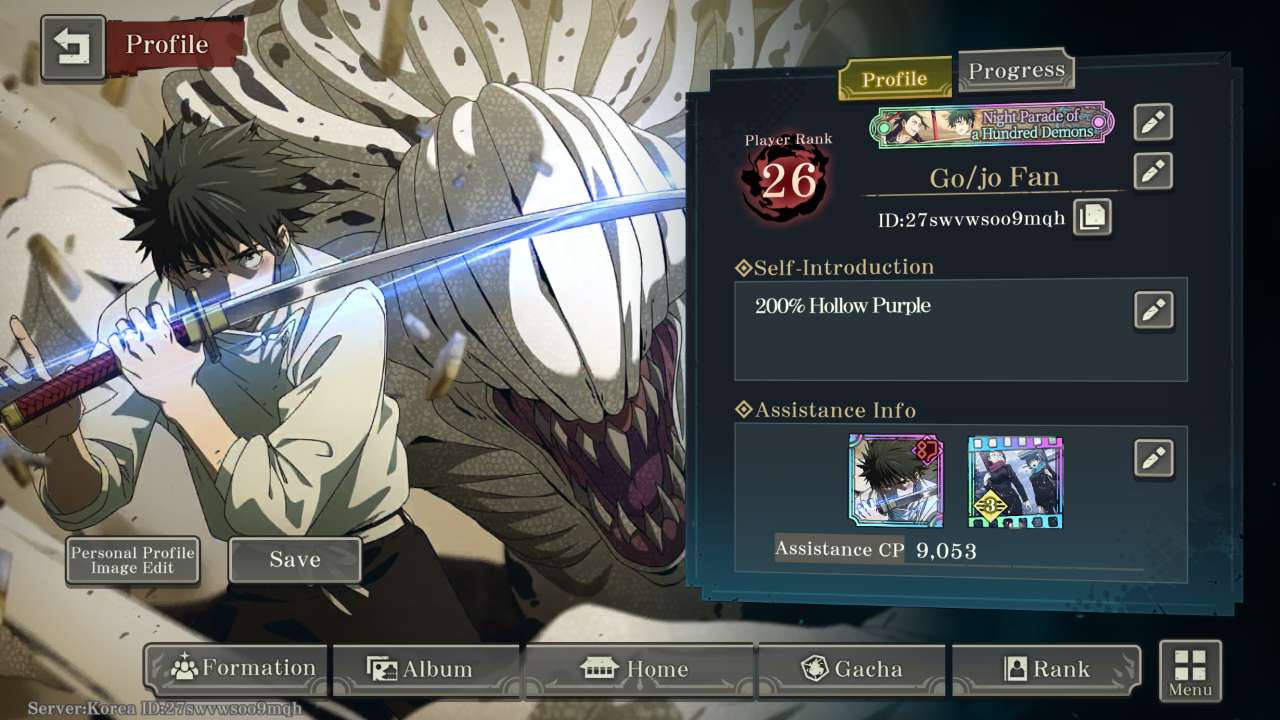
Task: Select the assistance character card thumbnail
Action: (895, 481)
